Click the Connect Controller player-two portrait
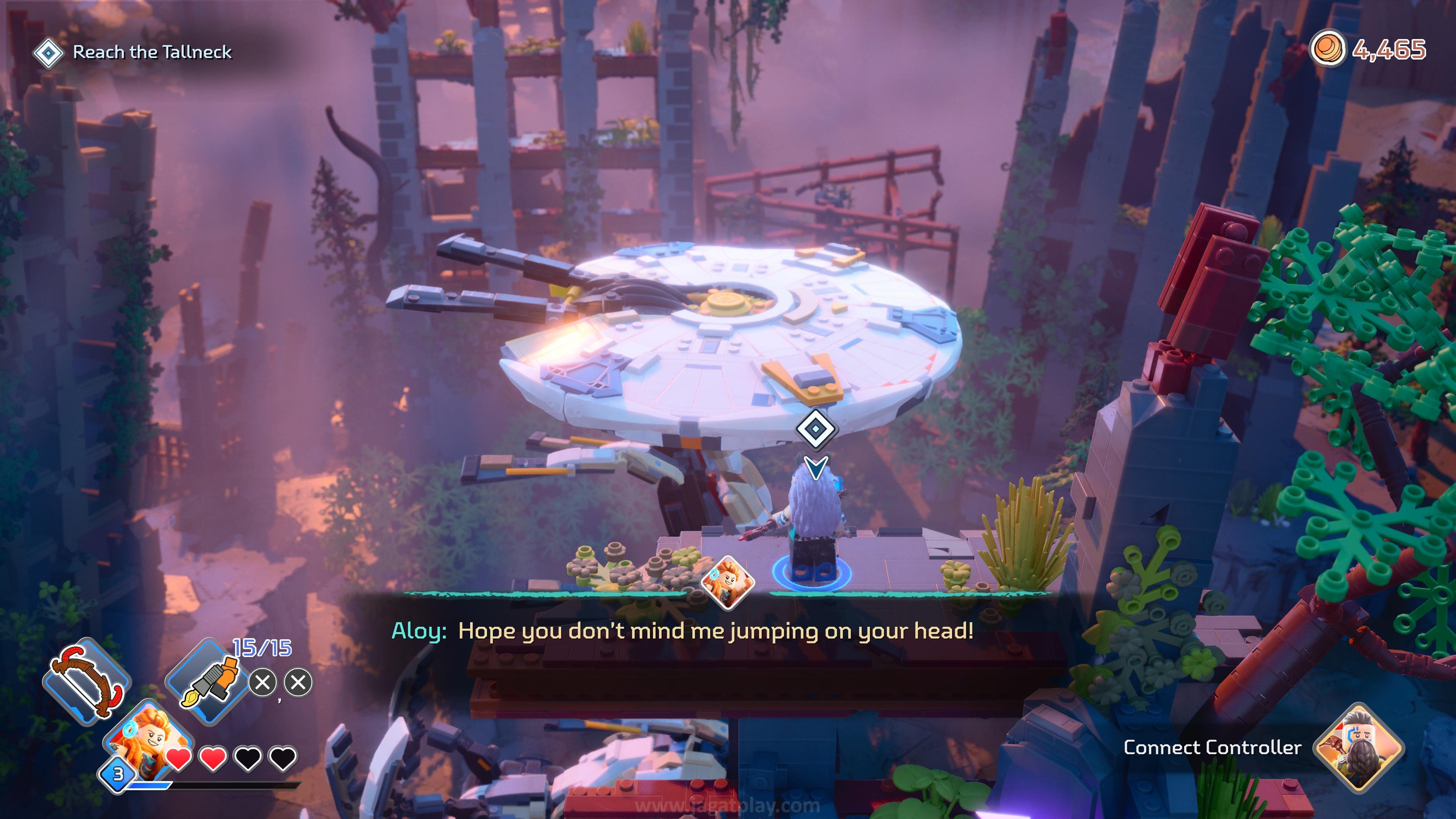The width and height of the screenshot is (1456, 819). pyautogui.click(x=1358, y=747)
